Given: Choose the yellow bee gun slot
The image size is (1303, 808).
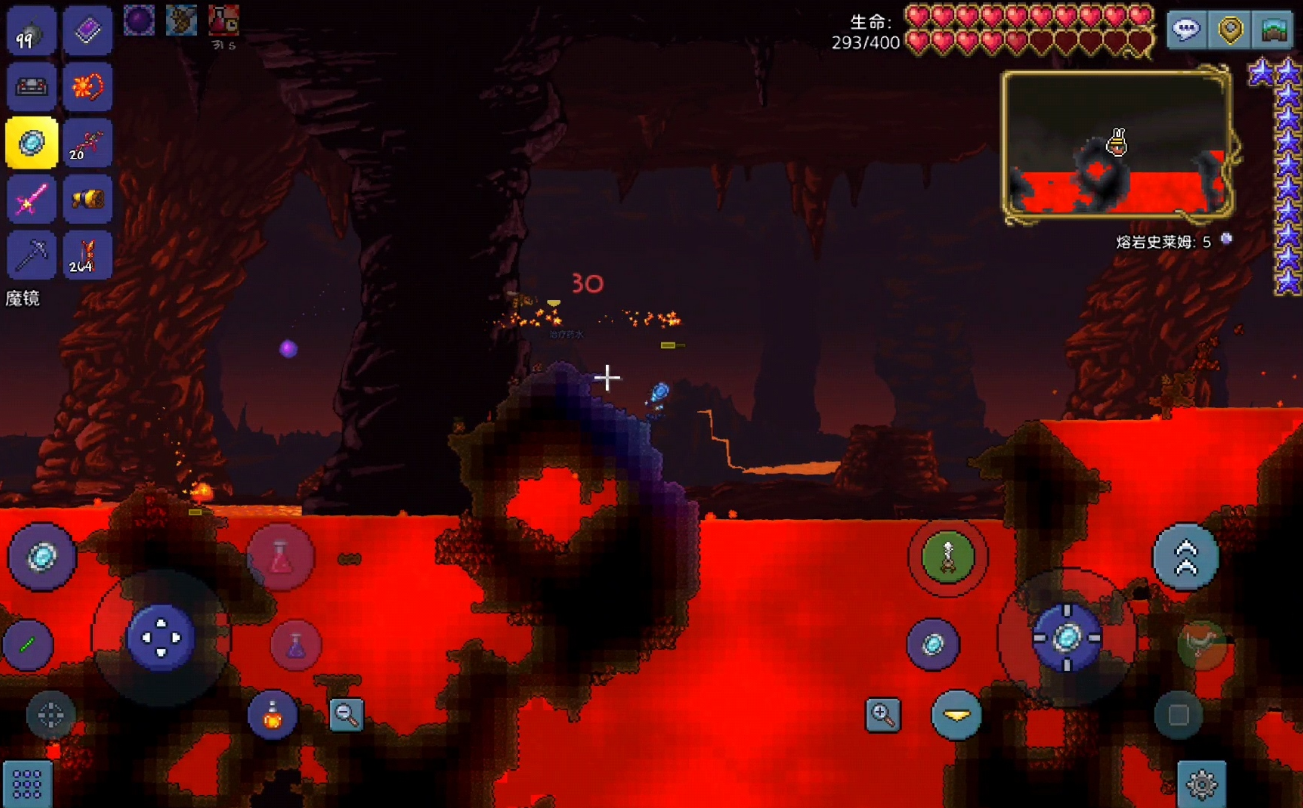Looking at the screenshot, I should point(87,199).
